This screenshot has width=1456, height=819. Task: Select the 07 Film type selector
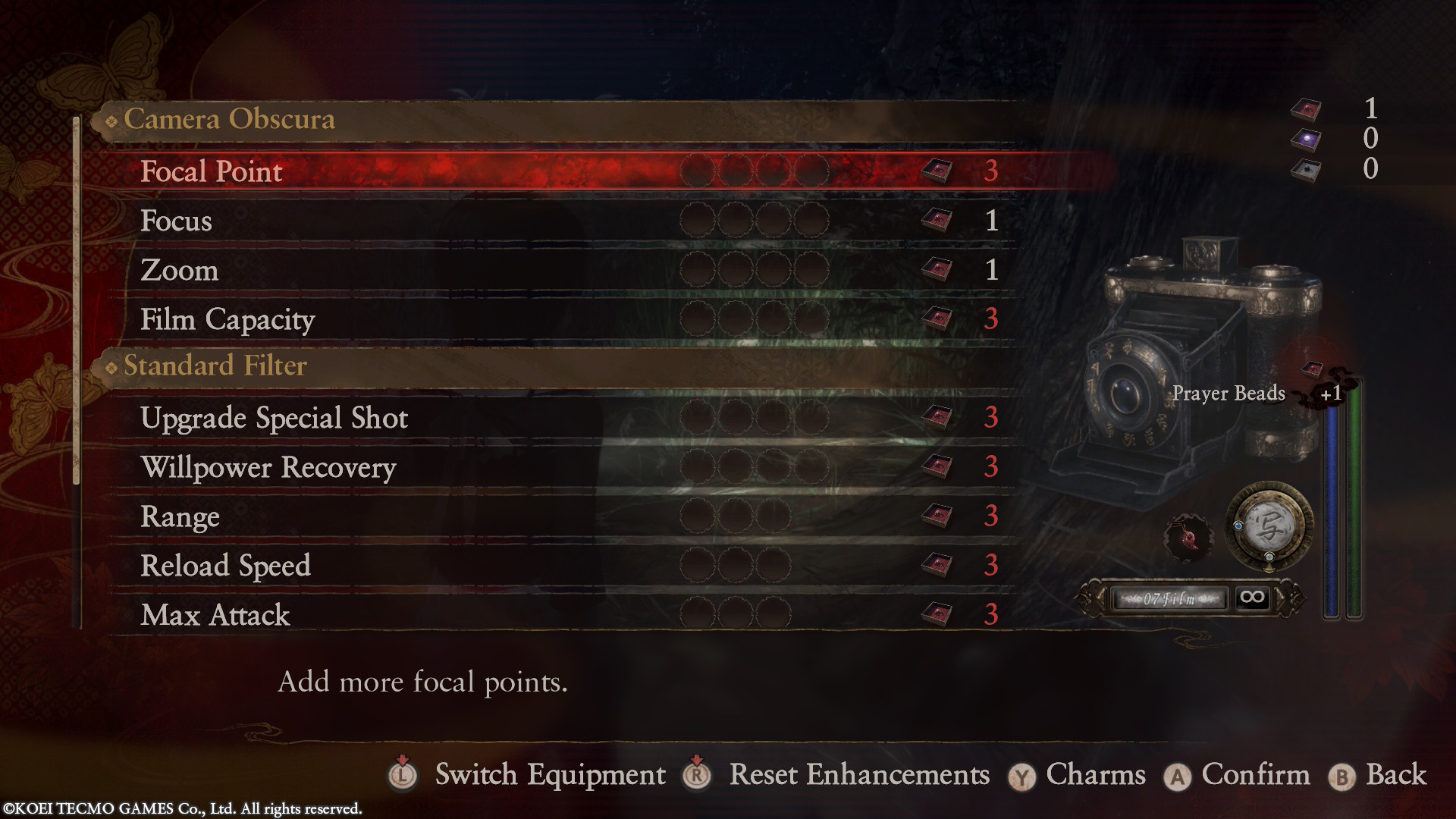[1169, 599]
